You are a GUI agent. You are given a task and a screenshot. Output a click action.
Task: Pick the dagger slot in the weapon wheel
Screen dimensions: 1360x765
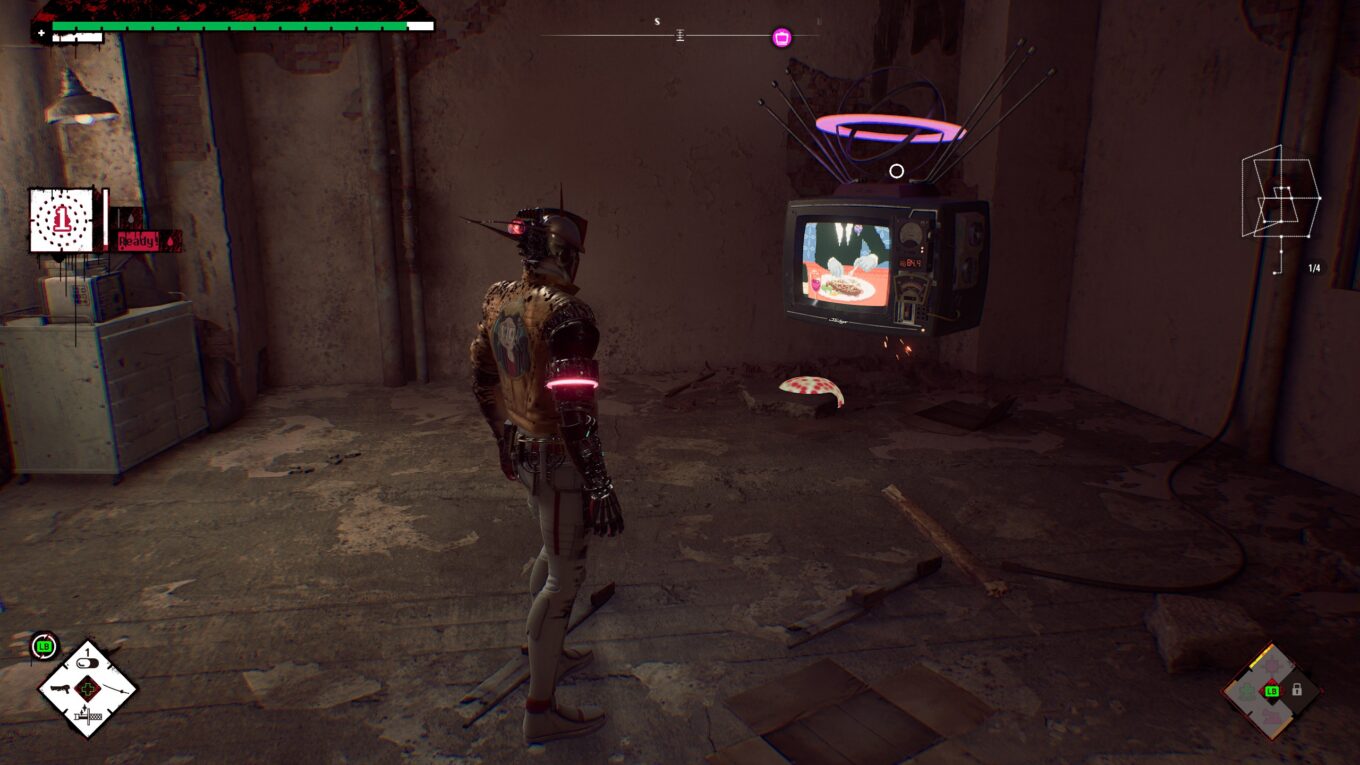click(87, 715)
